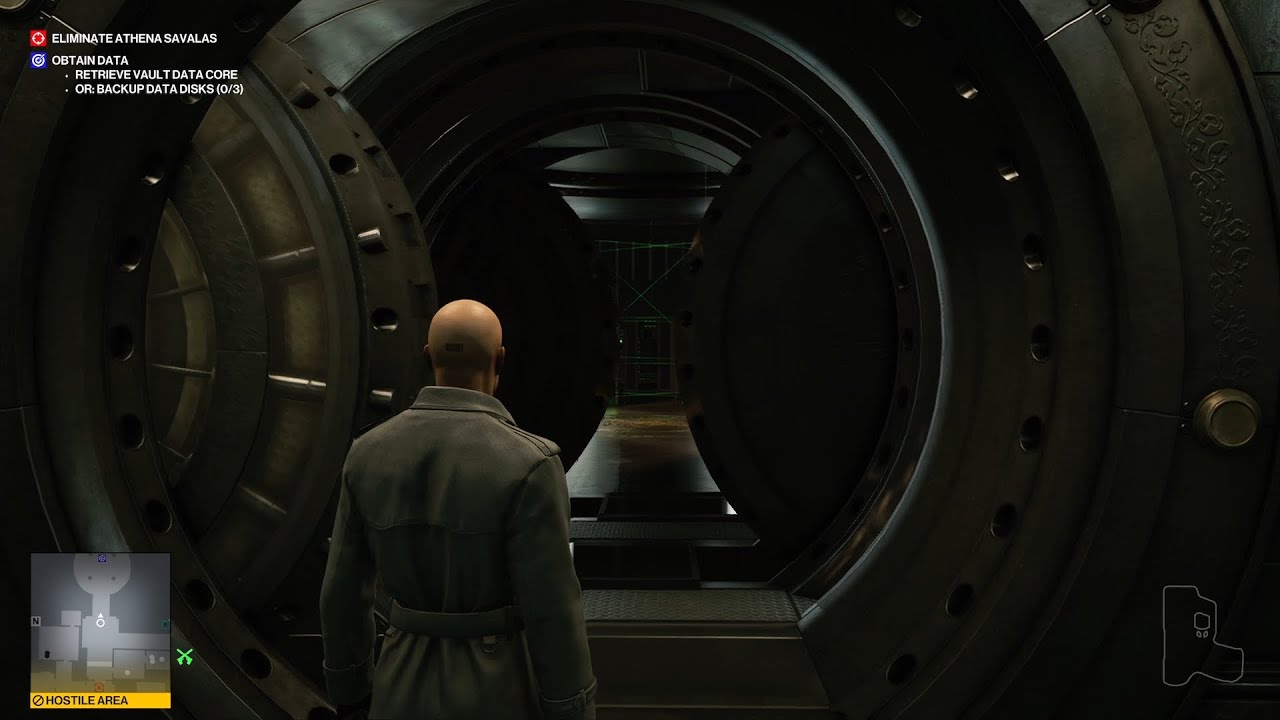1280x720 pixels.
Task: Open the minimap
Action: (x=100, y=622)
